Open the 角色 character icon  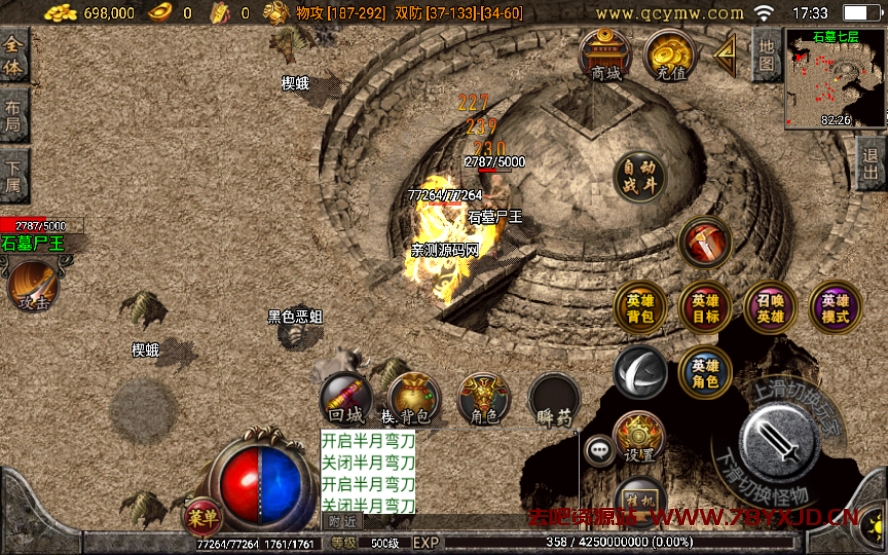coord(484,399)
